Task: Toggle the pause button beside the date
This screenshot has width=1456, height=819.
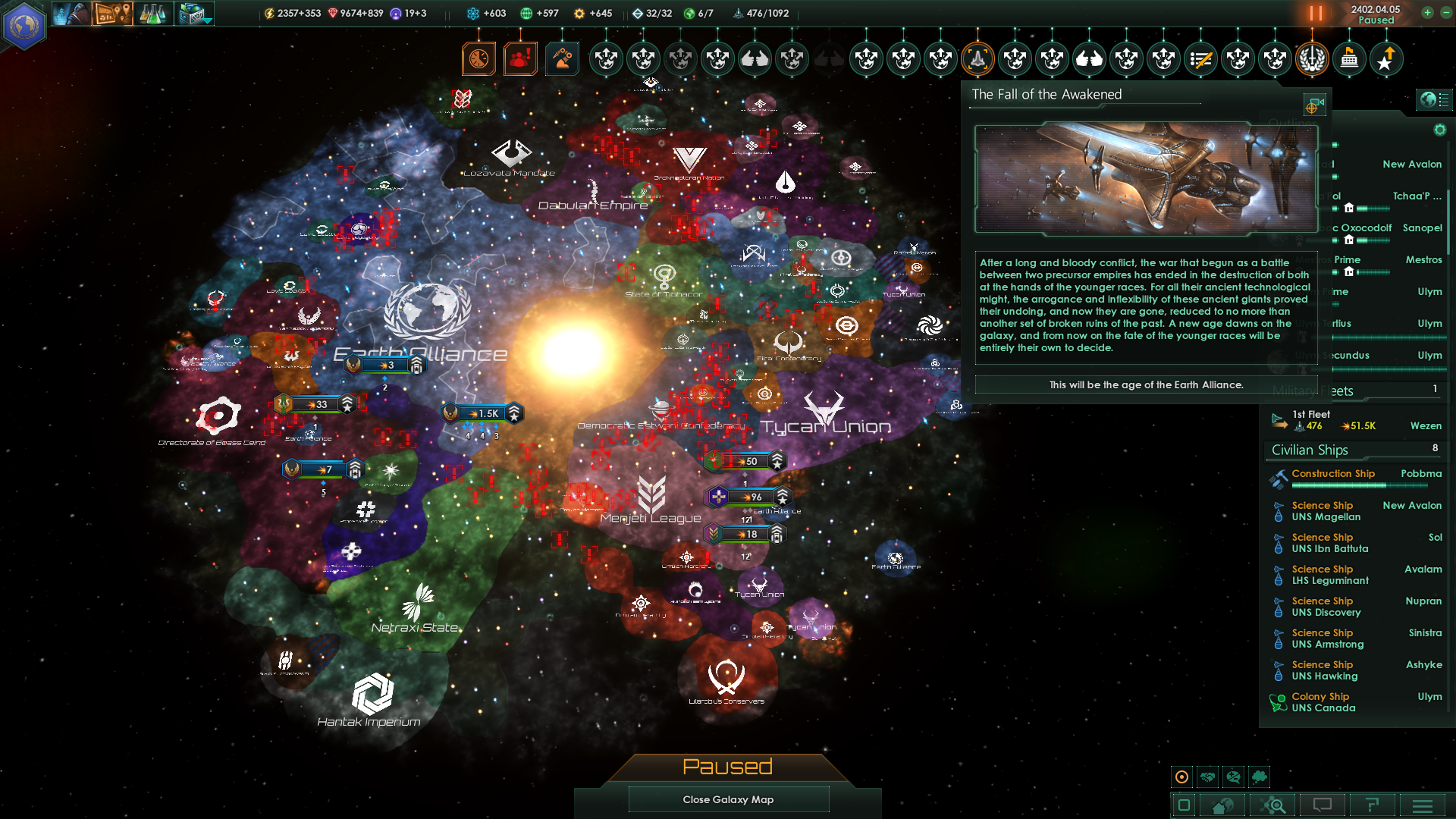Action: (x=1316, y=14)
